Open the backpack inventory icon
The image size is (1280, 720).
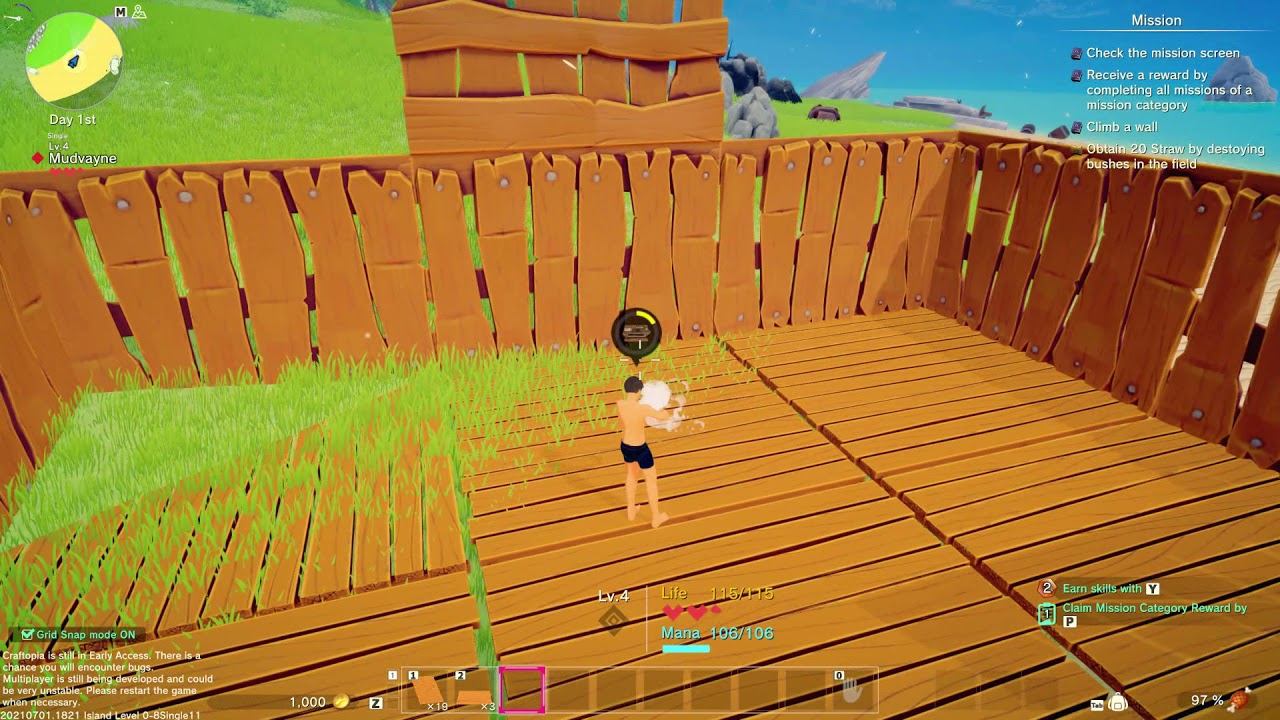1118,702
